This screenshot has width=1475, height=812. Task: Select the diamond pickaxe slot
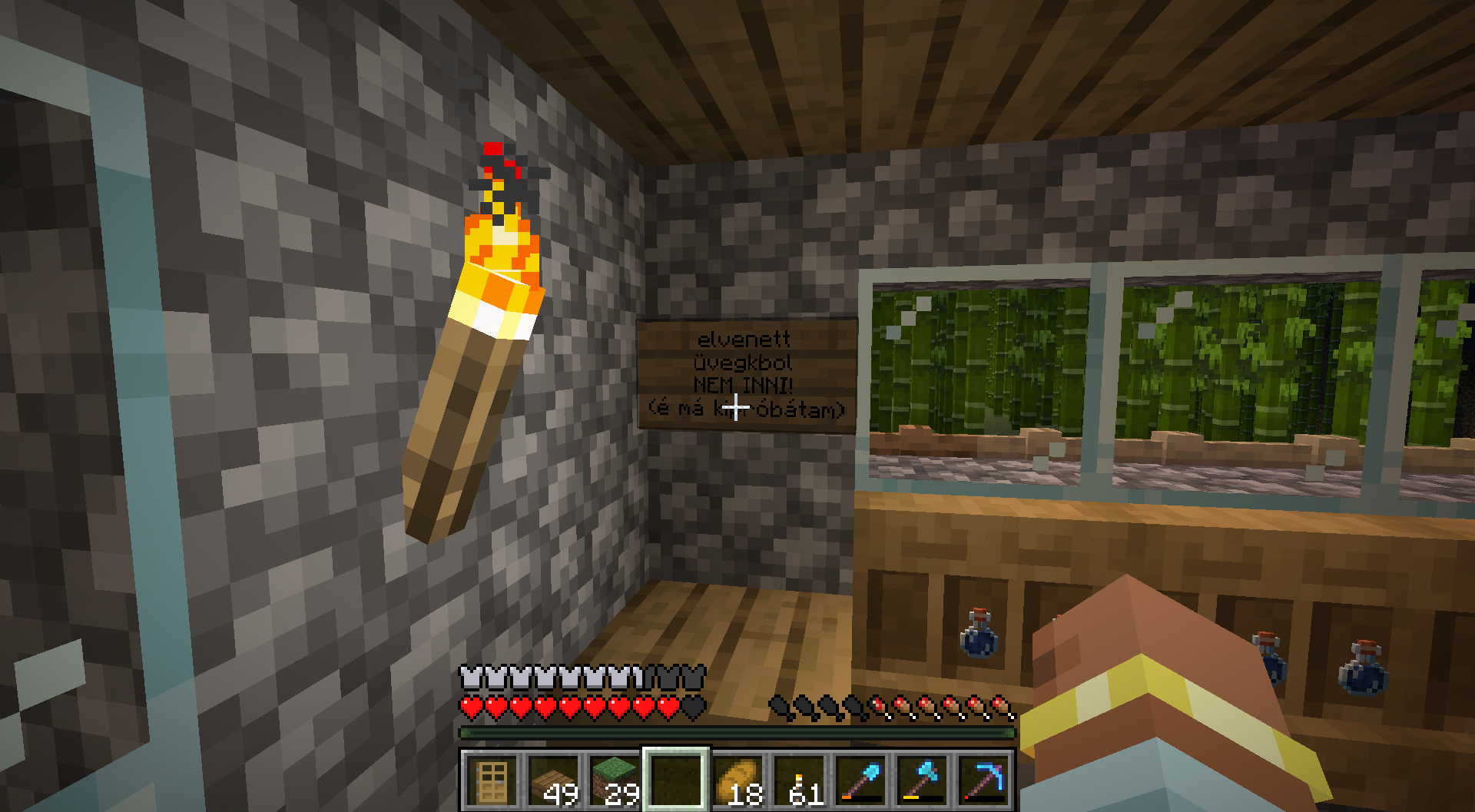983,780
